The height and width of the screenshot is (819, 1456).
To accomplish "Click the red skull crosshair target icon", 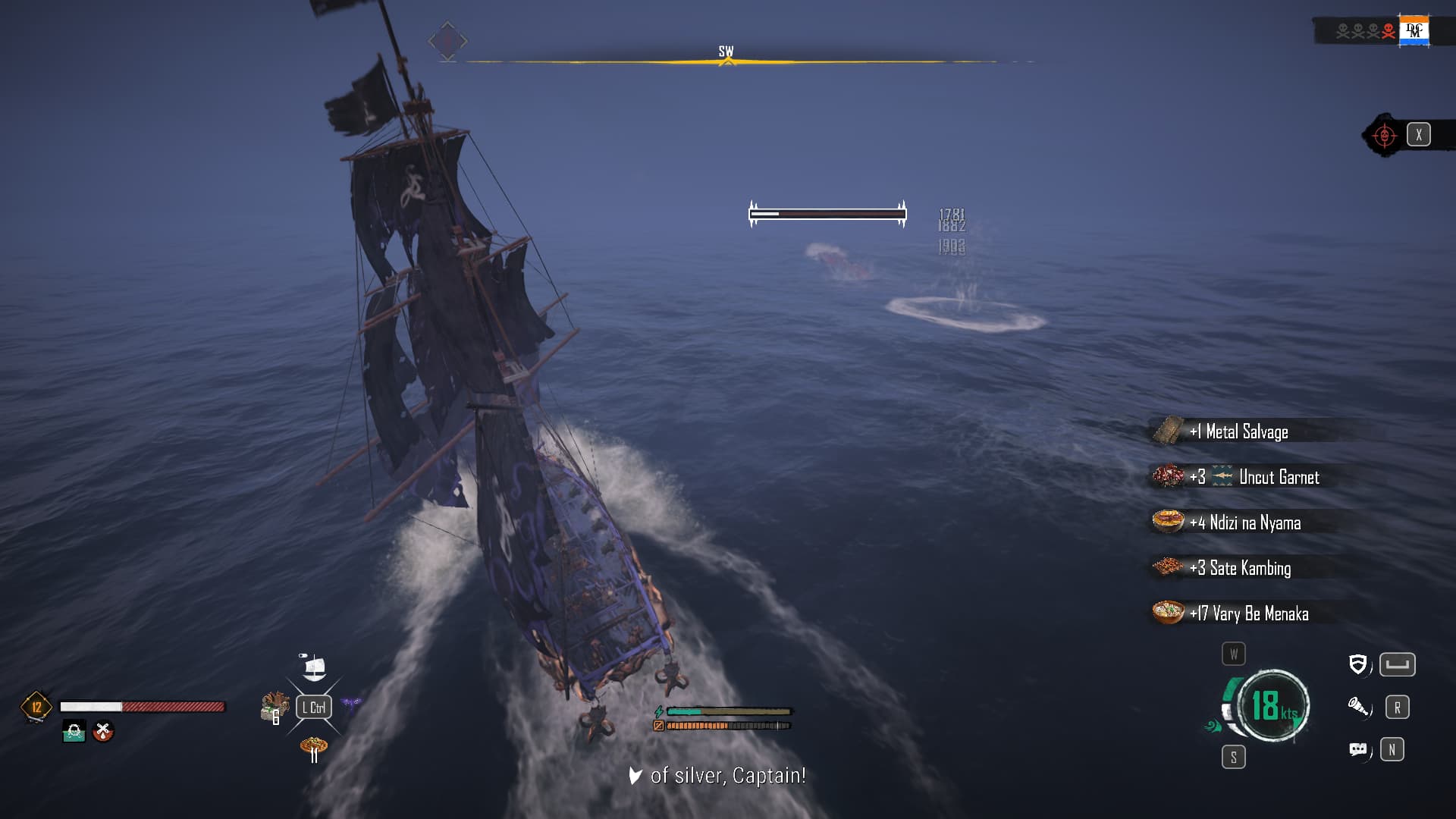I will [1385, 136].
